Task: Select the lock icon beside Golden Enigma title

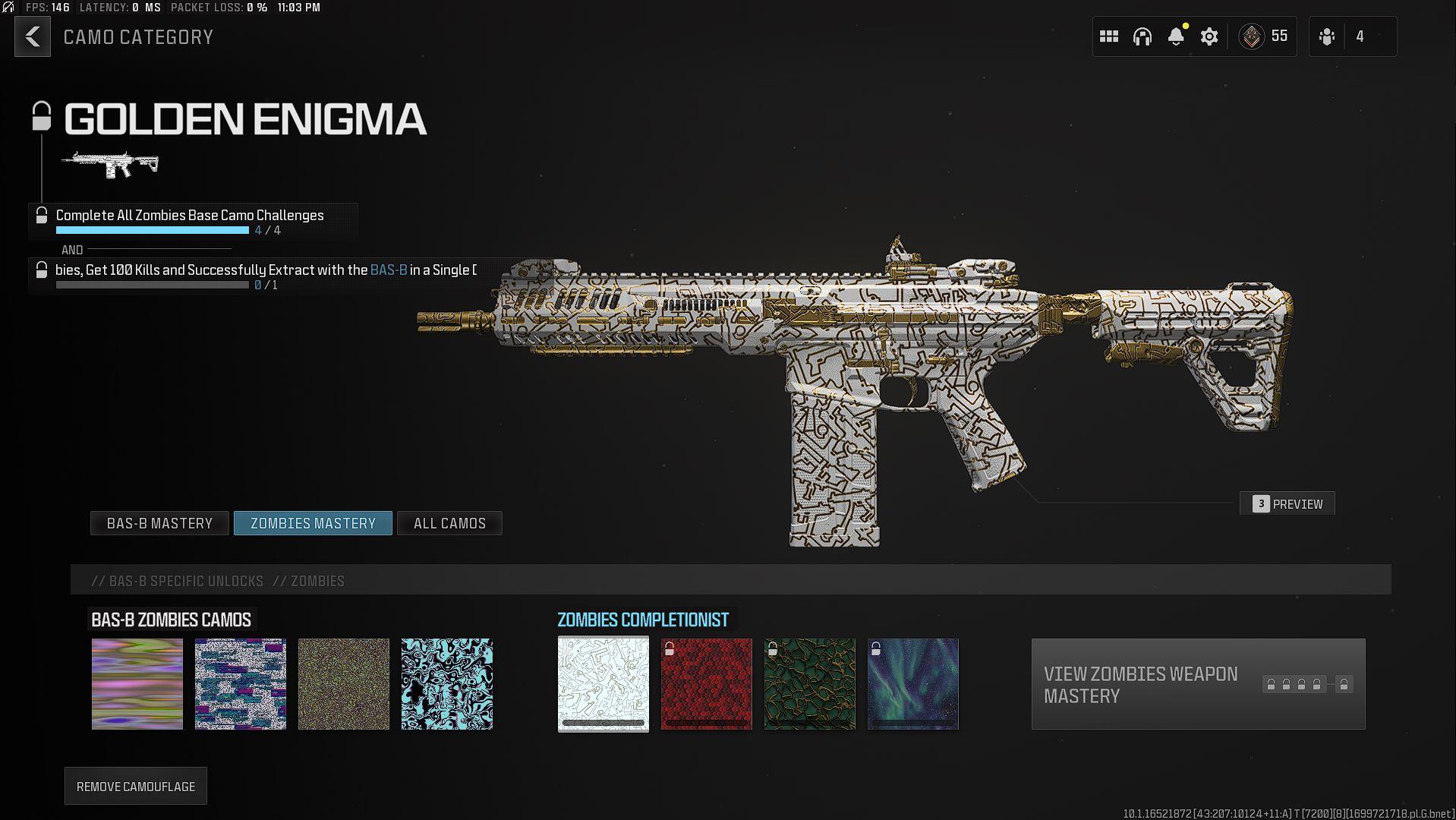Action: coord(40,117)
